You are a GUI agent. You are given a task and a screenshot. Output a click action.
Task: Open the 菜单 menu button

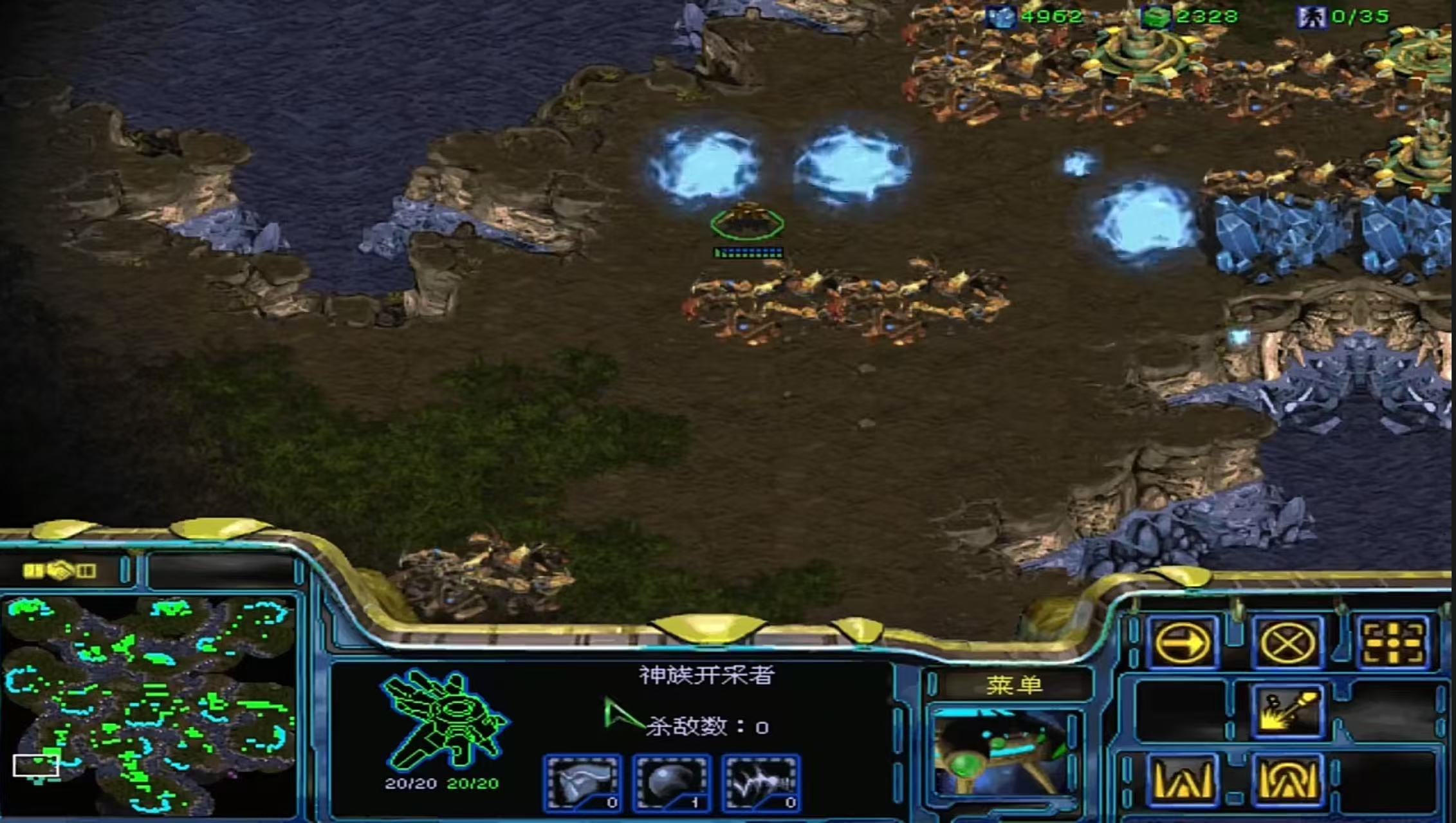pyautogui.click(x=1013, y=685)
